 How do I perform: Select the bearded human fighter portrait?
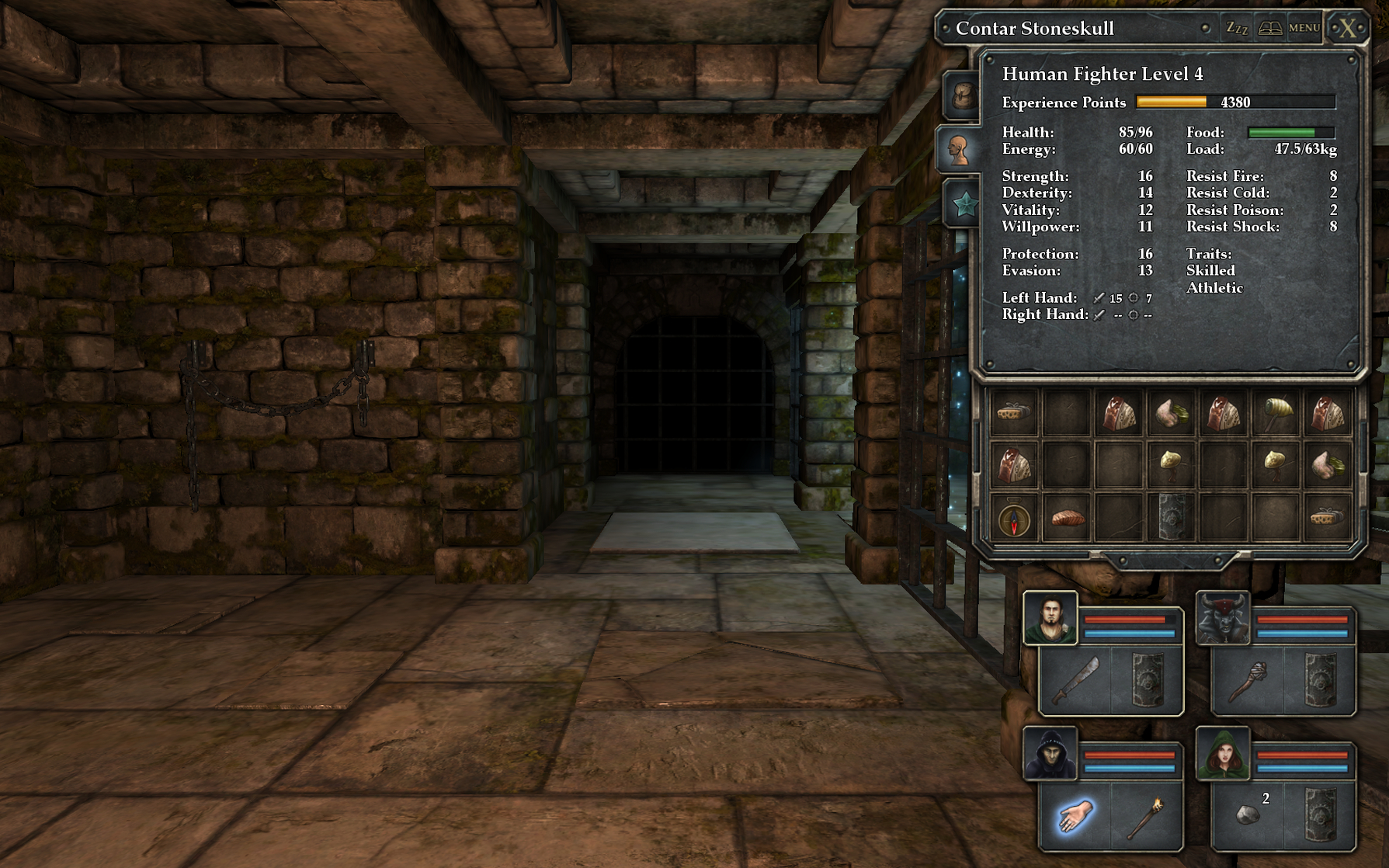coord(1050,619)
